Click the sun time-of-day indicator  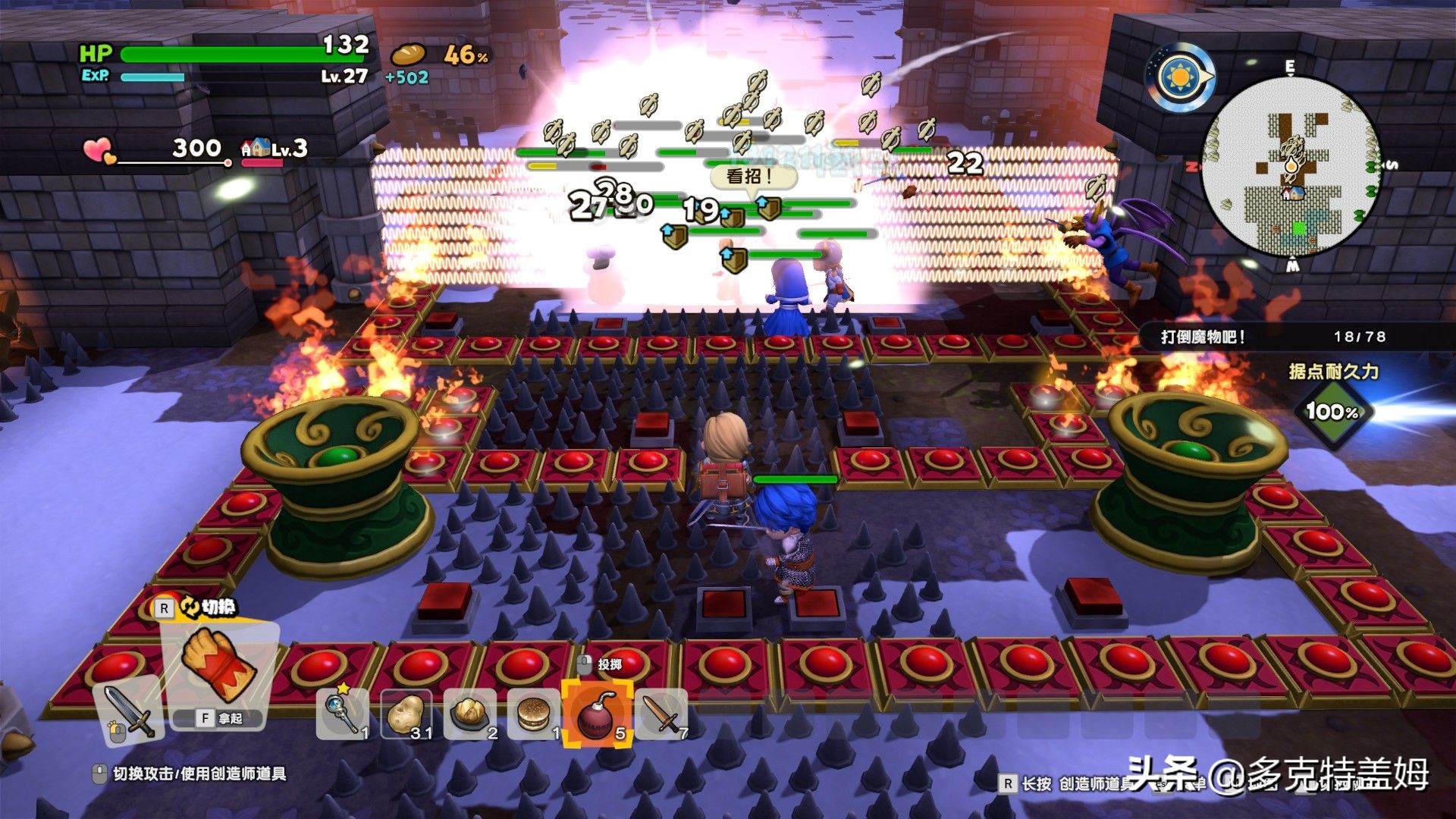click(x=1180, y=77)
